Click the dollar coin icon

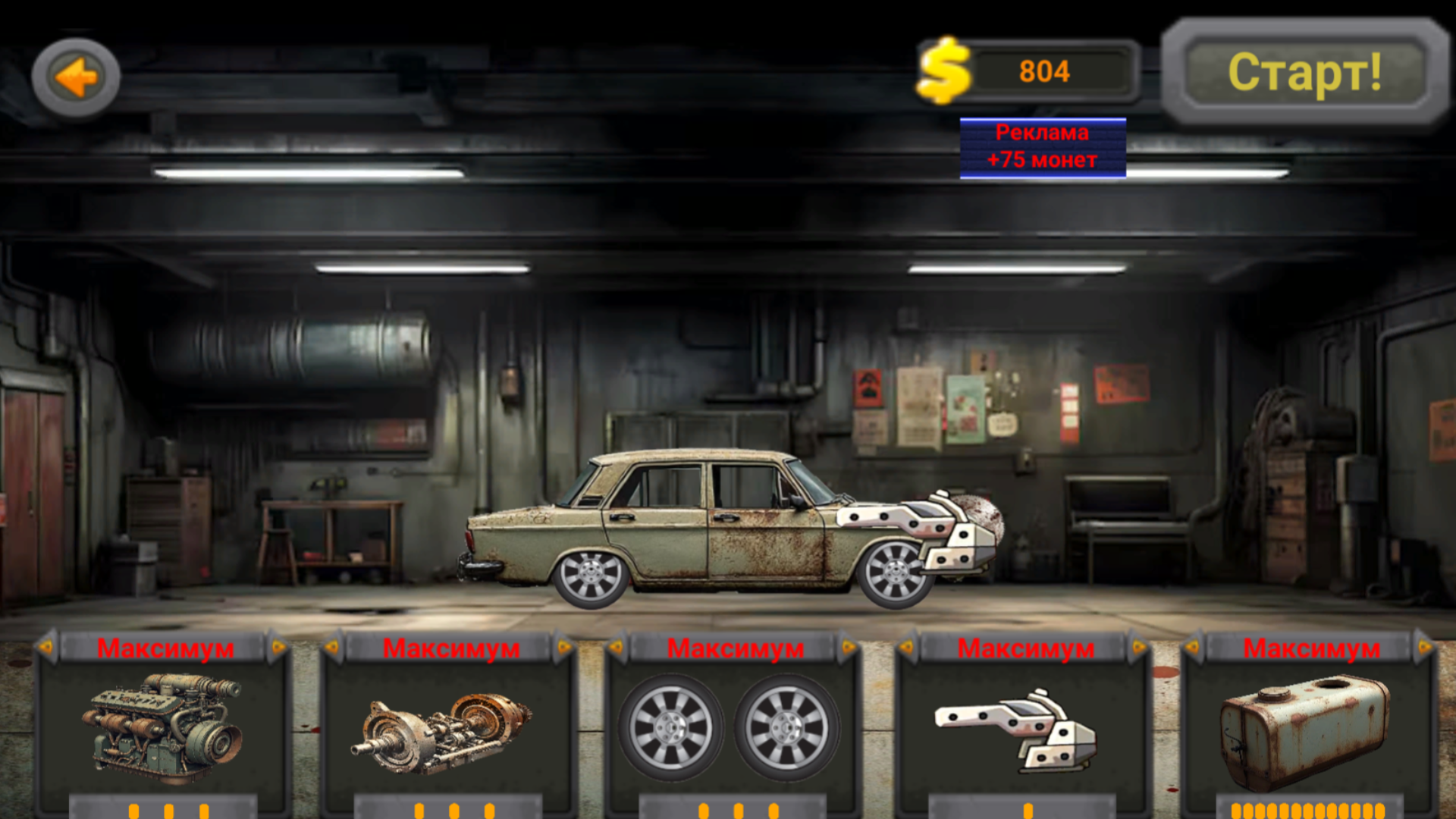(x=943, y=71)
